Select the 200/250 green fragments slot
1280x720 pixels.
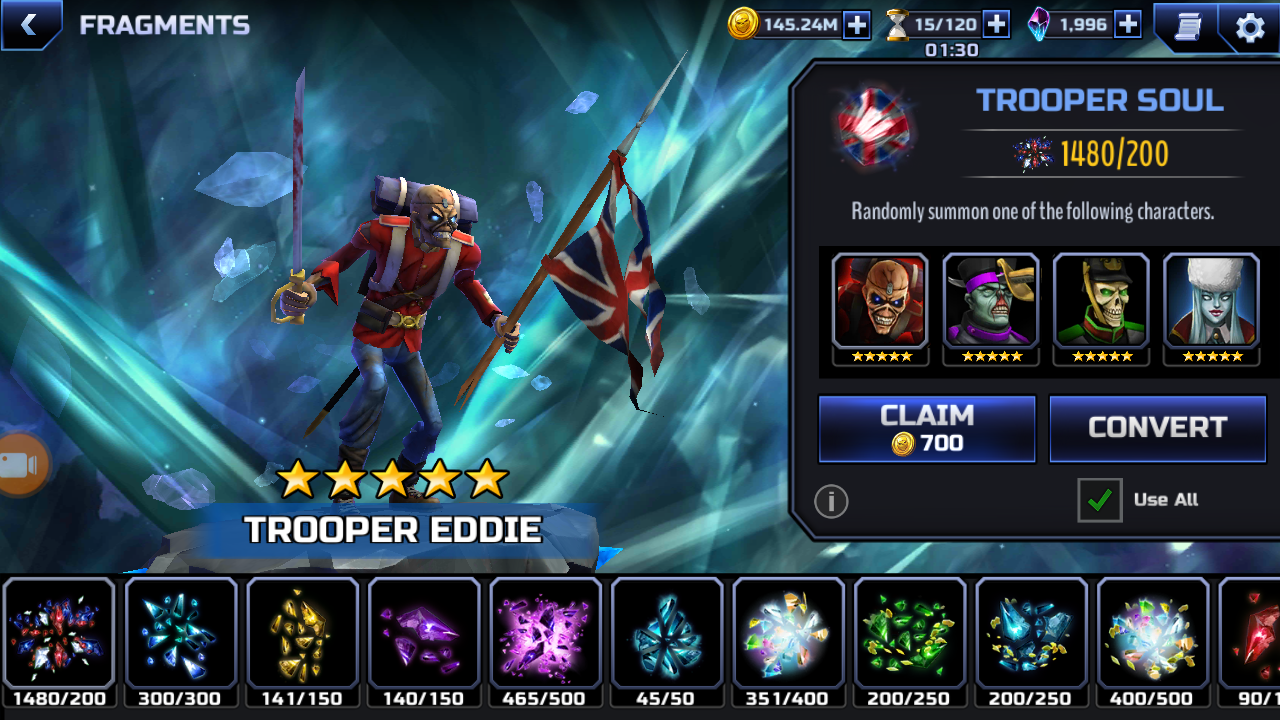click(910, 635)
